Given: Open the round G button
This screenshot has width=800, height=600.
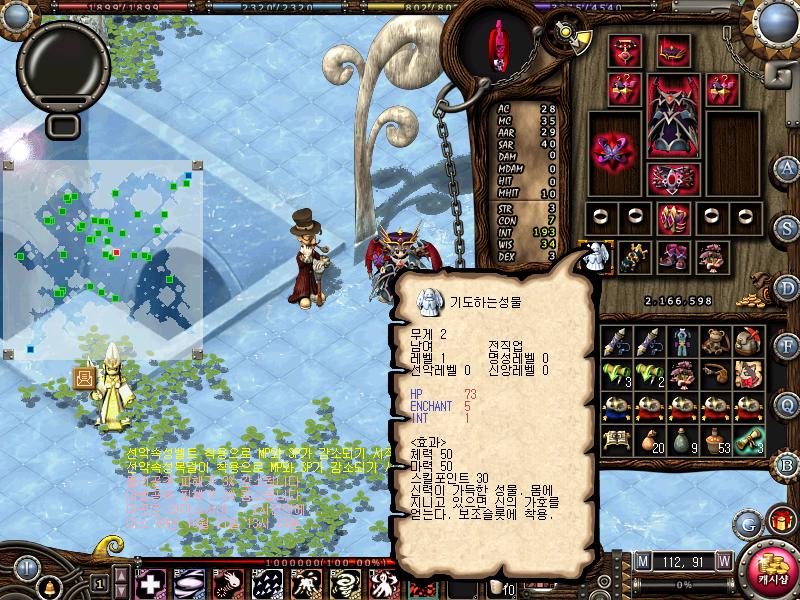Looking at the screenshot, I should point(747,523).
